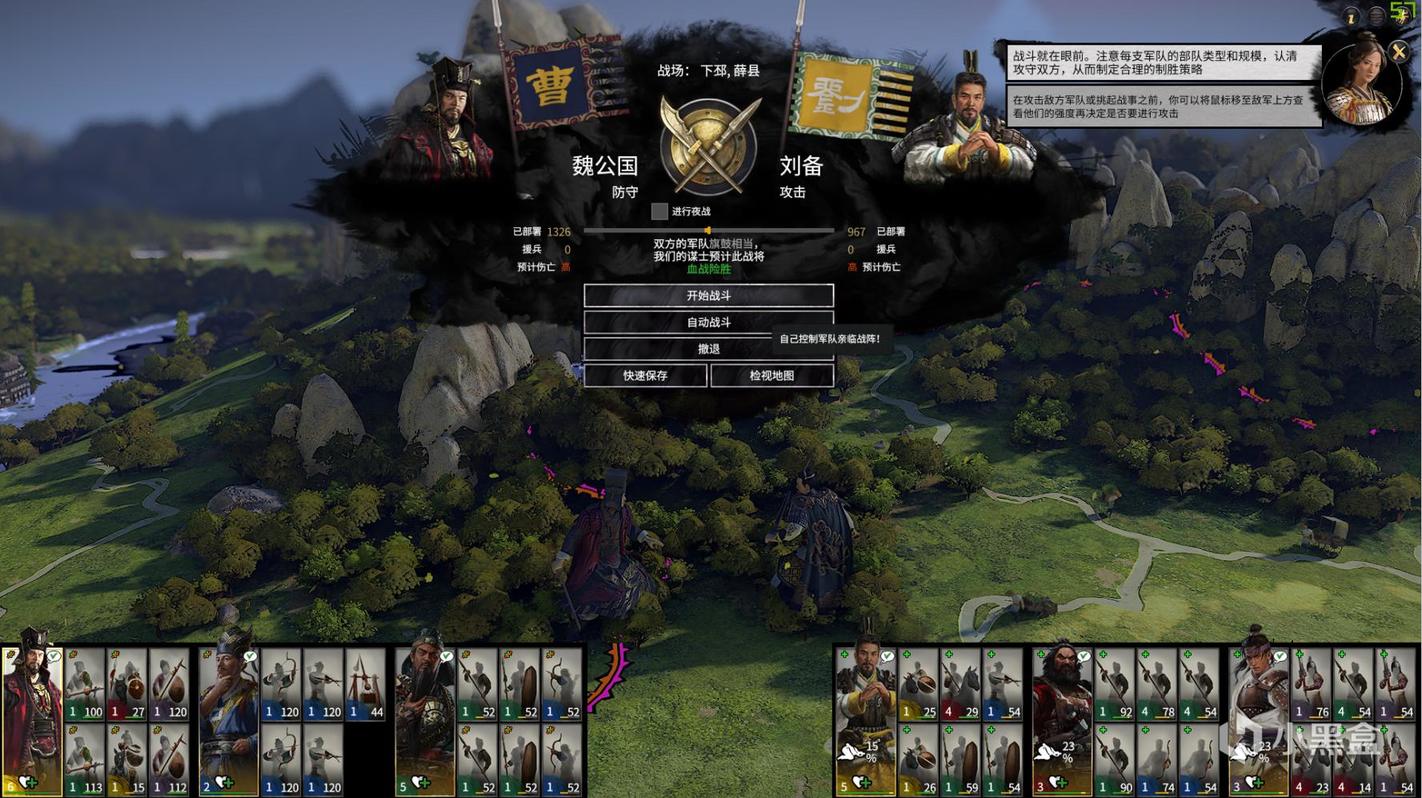The width and height of the screenshot is (1422, 798).
Task: Select the 撤退 retreat button
Action: pyautogui.click(x=708, y=349)
